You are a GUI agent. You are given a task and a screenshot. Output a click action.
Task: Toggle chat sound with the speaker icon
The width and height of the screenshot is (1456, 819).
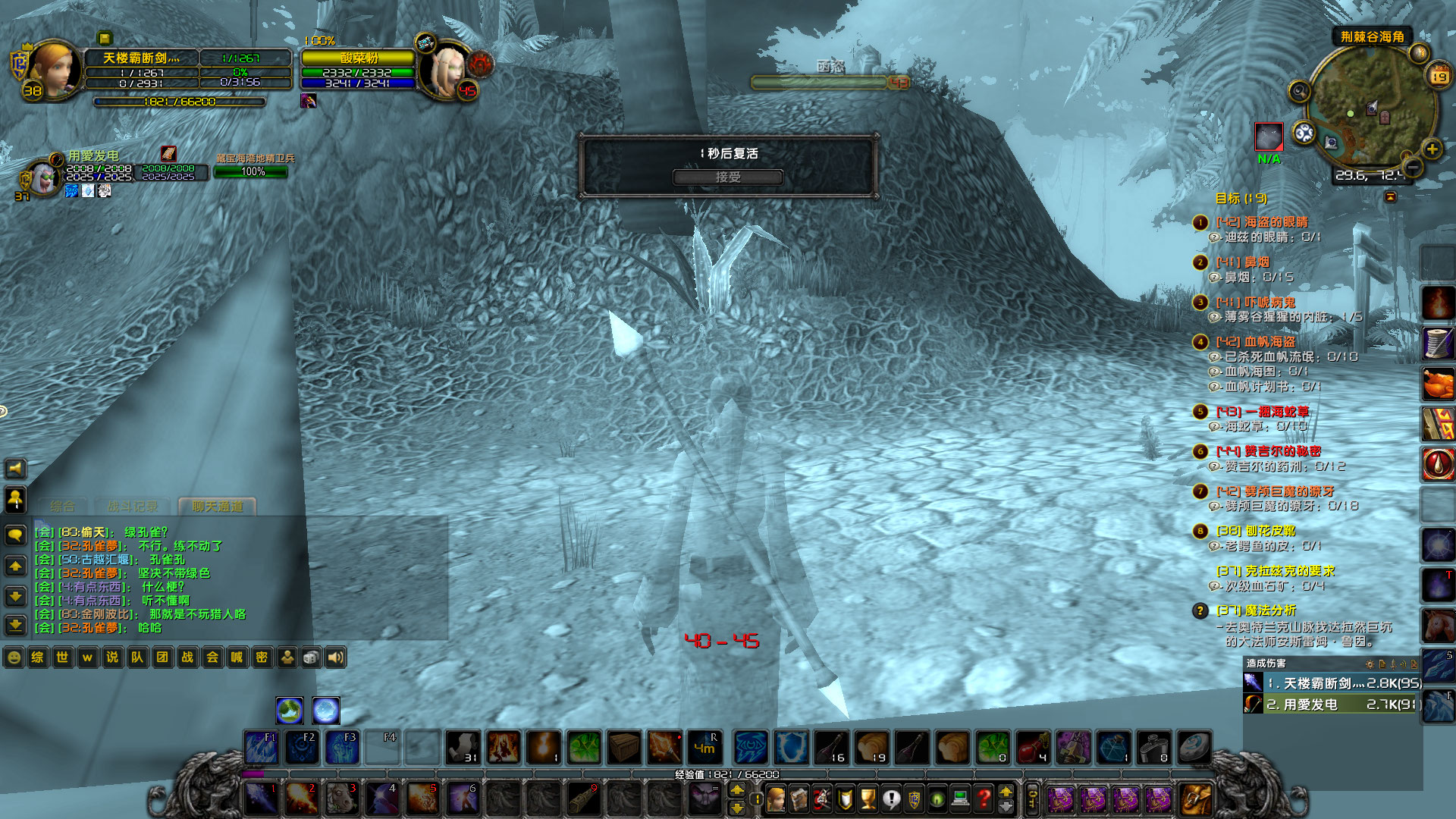tap(336, 657)
